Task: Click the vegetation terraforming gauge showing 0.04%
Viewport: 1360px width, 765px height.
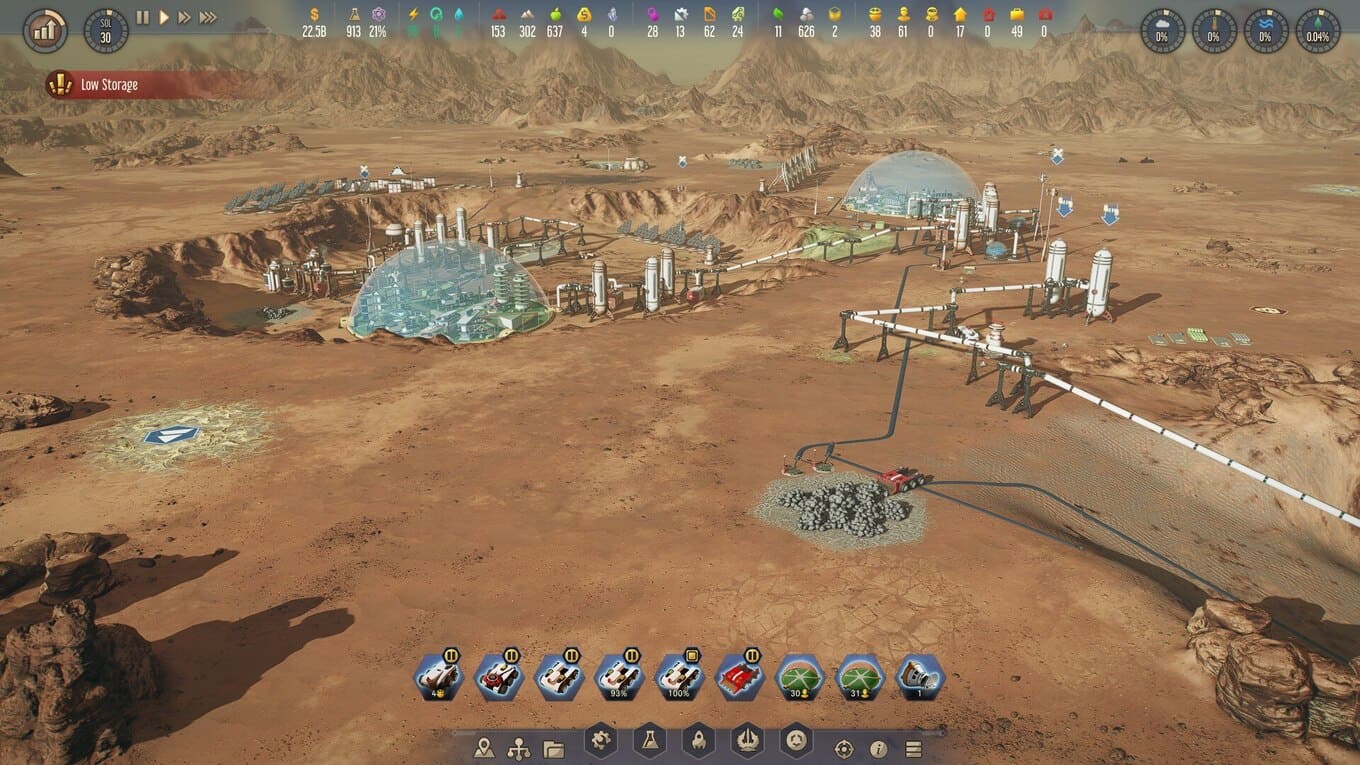Action: coord(1317,31)
